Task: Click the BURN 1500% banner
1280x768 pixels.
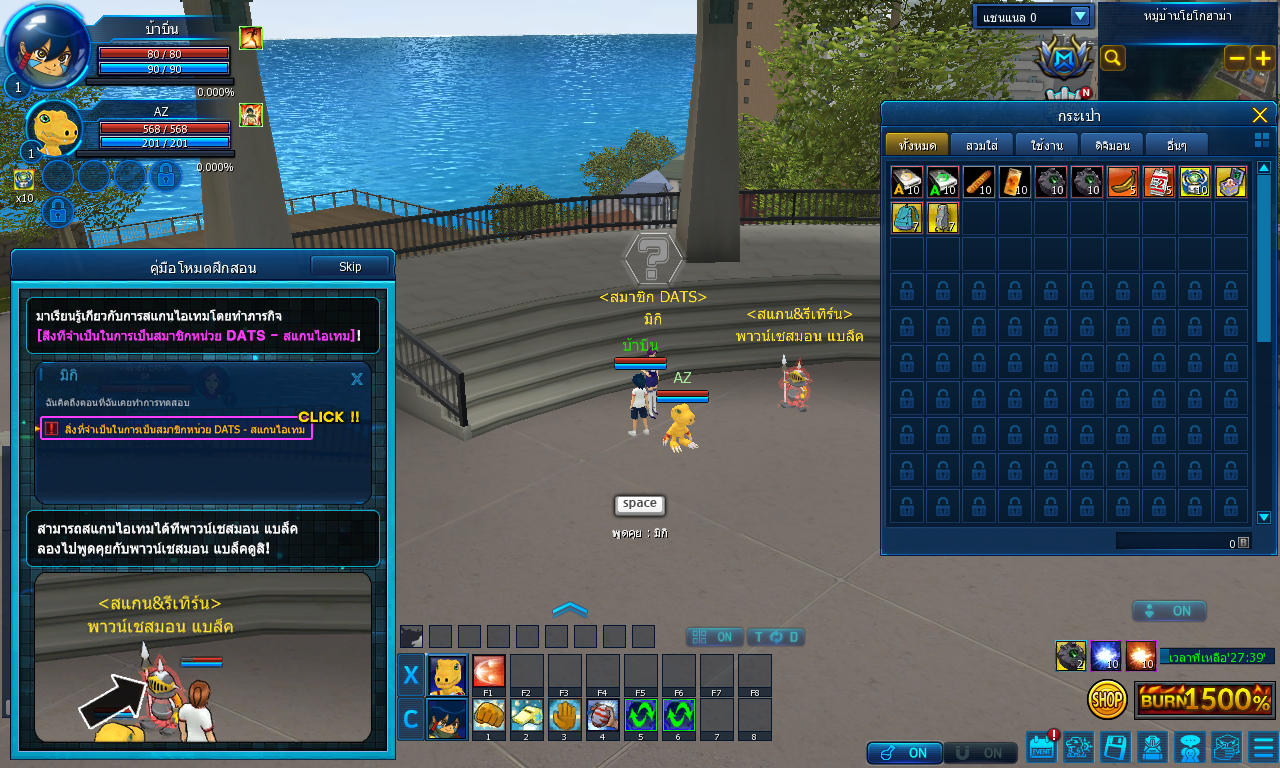Action: pyautogui.click(x=1204, y=699)
